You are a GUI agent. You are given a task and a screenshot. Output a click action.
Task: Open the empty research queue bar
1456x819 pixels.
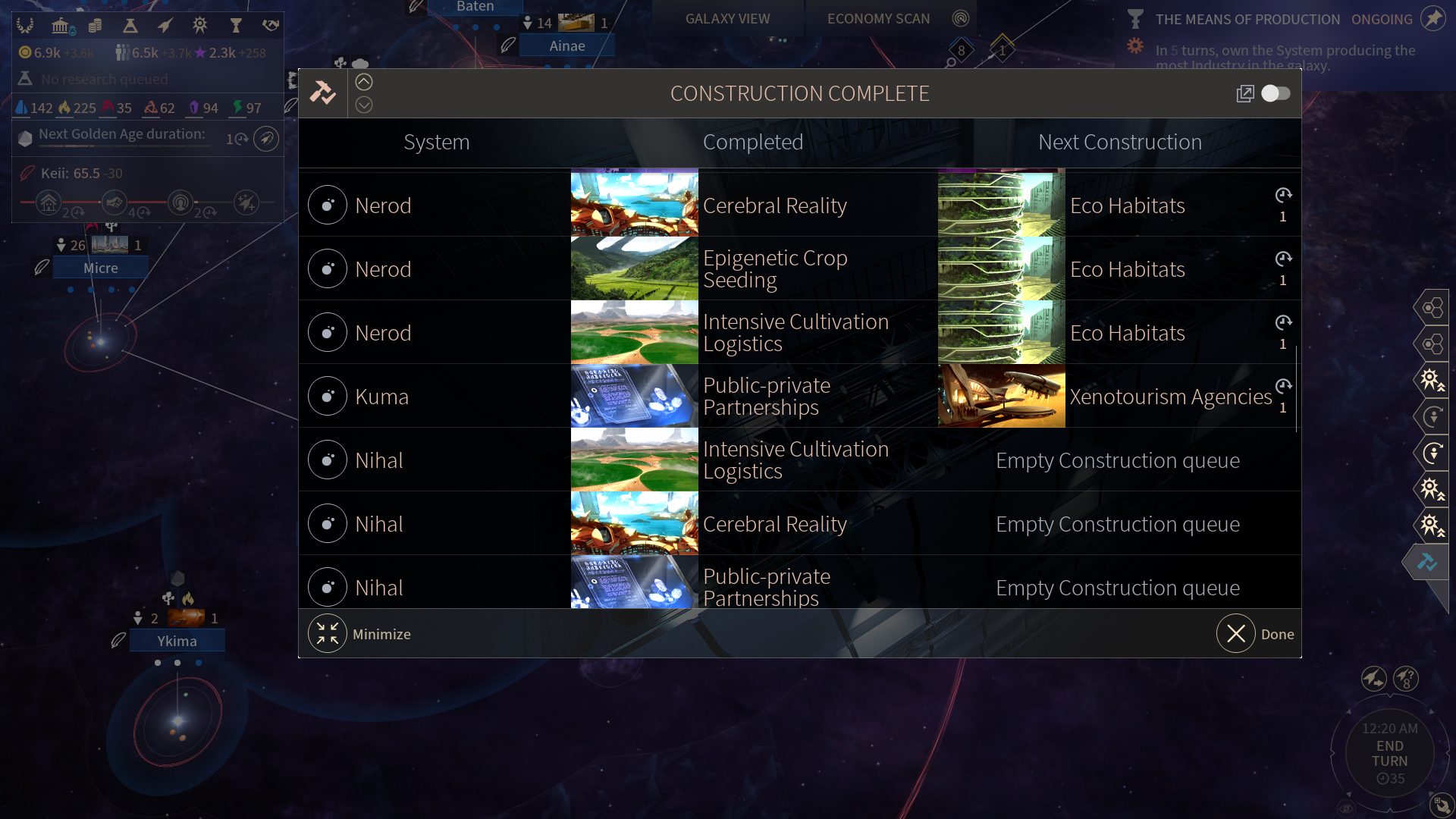(x=105, y=80)
